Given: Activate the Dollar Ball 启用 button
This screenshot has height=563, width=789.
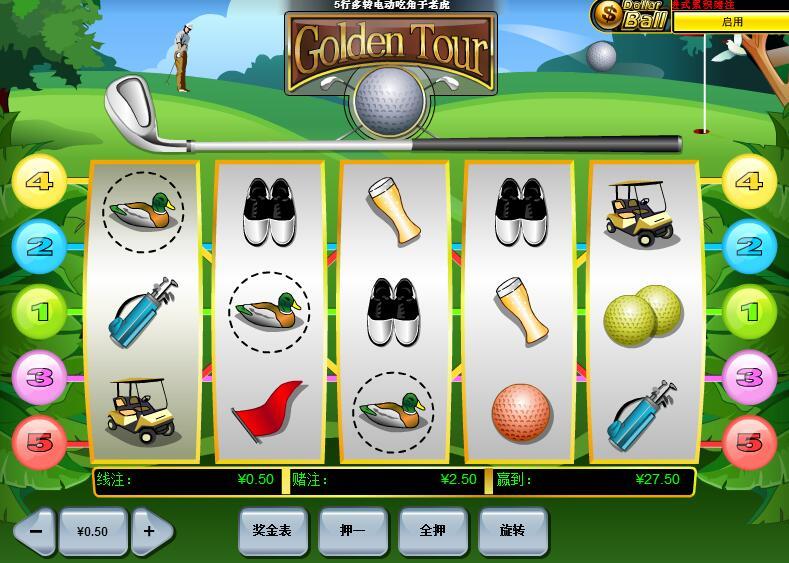Looking at the screenshot, I should (731, 21).
